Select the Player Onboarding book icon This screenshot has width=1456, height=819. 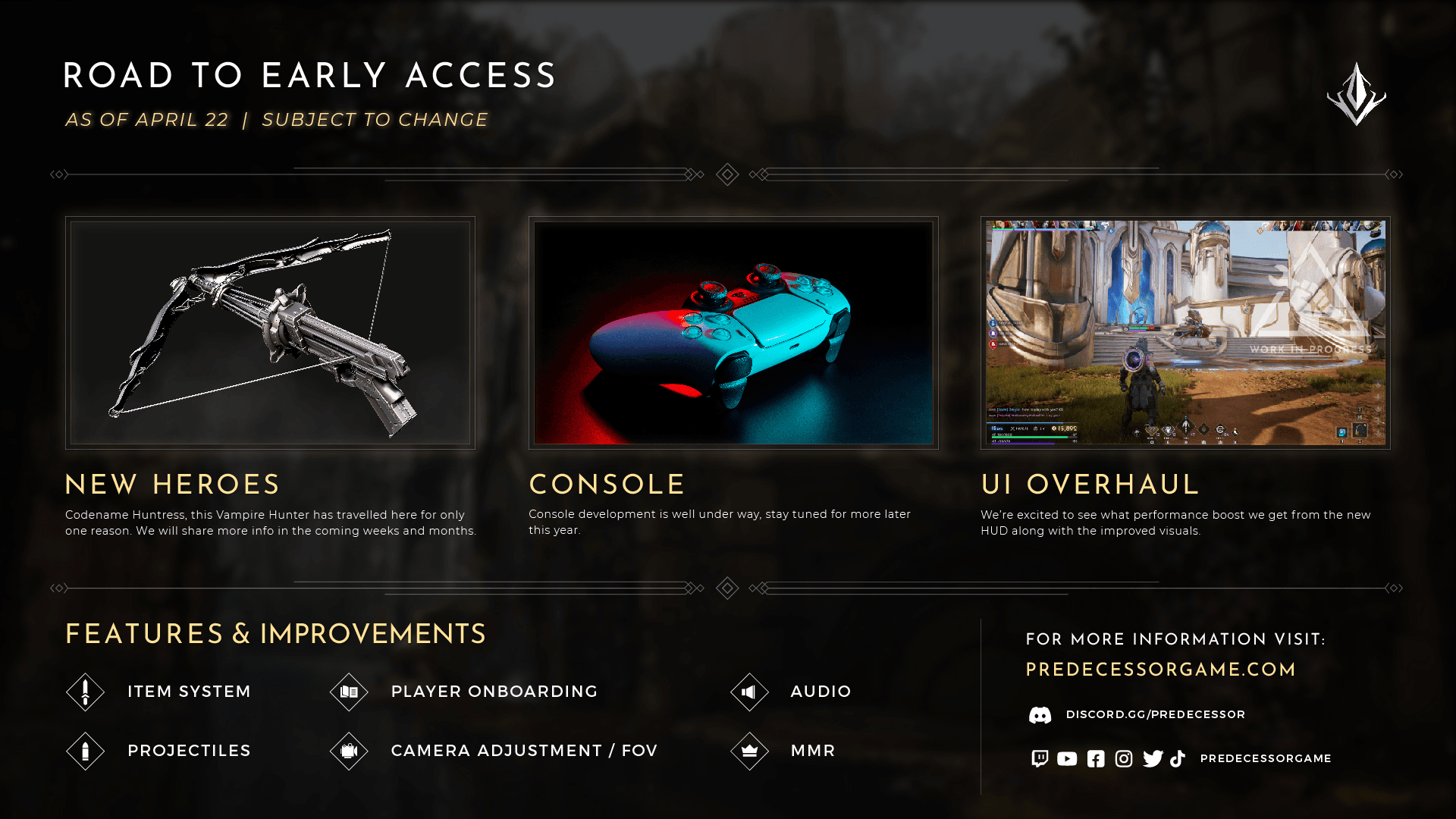349,692
